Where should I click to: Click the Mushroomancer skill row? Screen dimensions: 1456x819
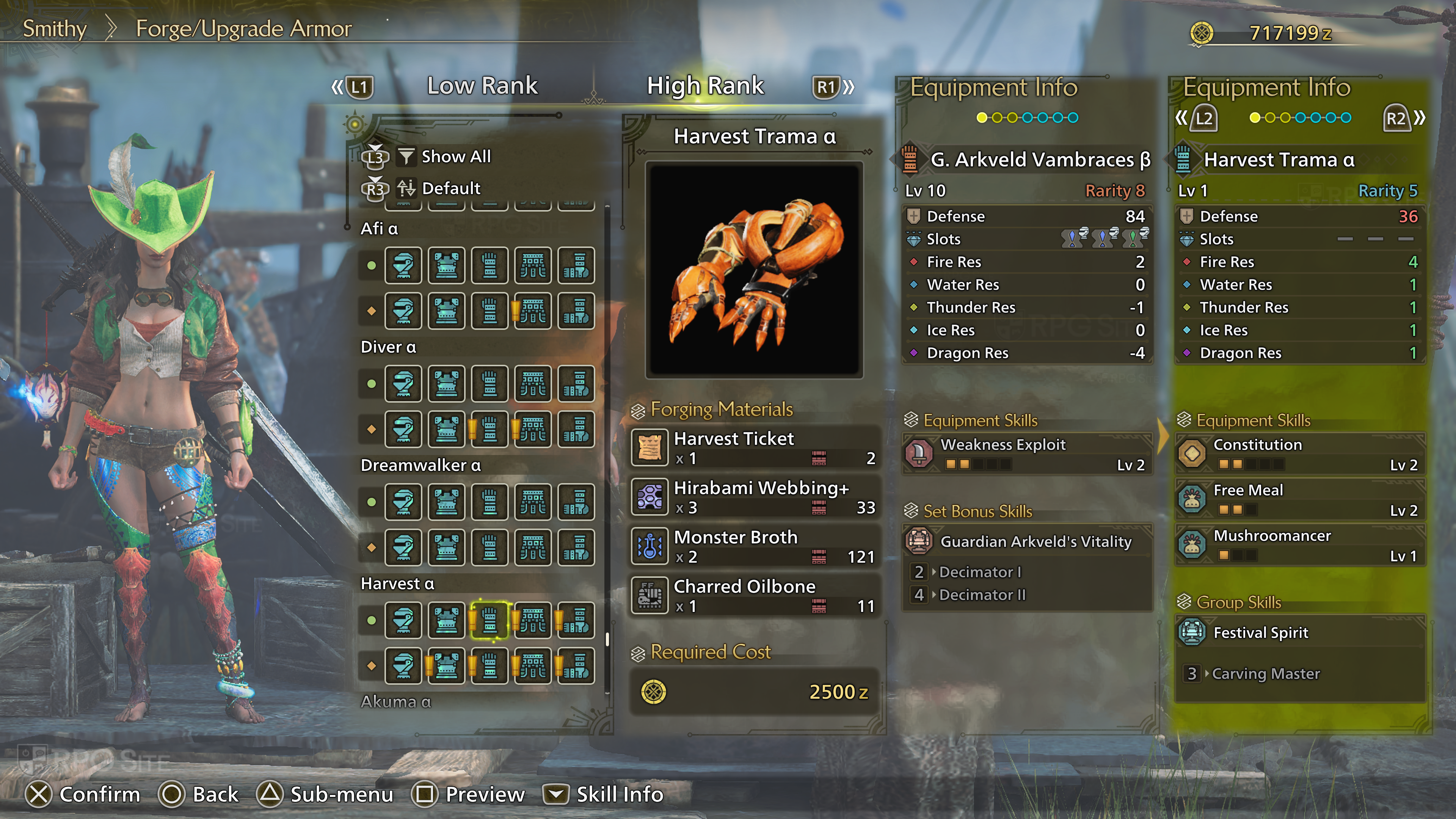1300,545
